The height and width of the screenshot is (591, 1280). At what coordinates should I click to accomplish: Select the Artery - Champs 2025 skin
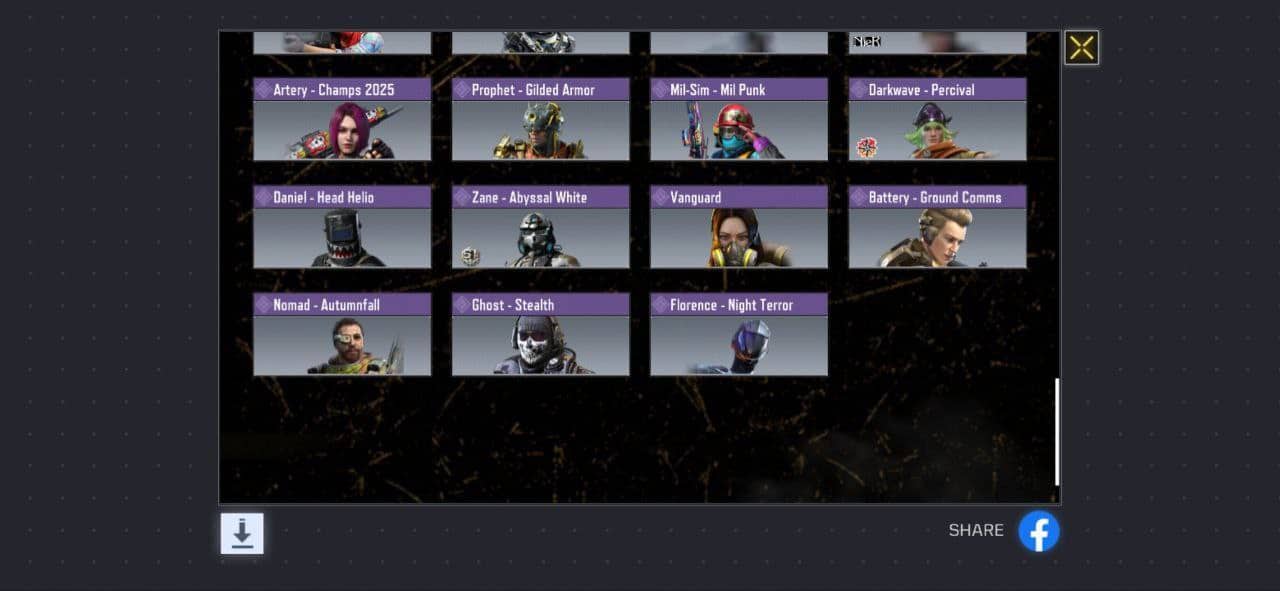click(342, 120)
